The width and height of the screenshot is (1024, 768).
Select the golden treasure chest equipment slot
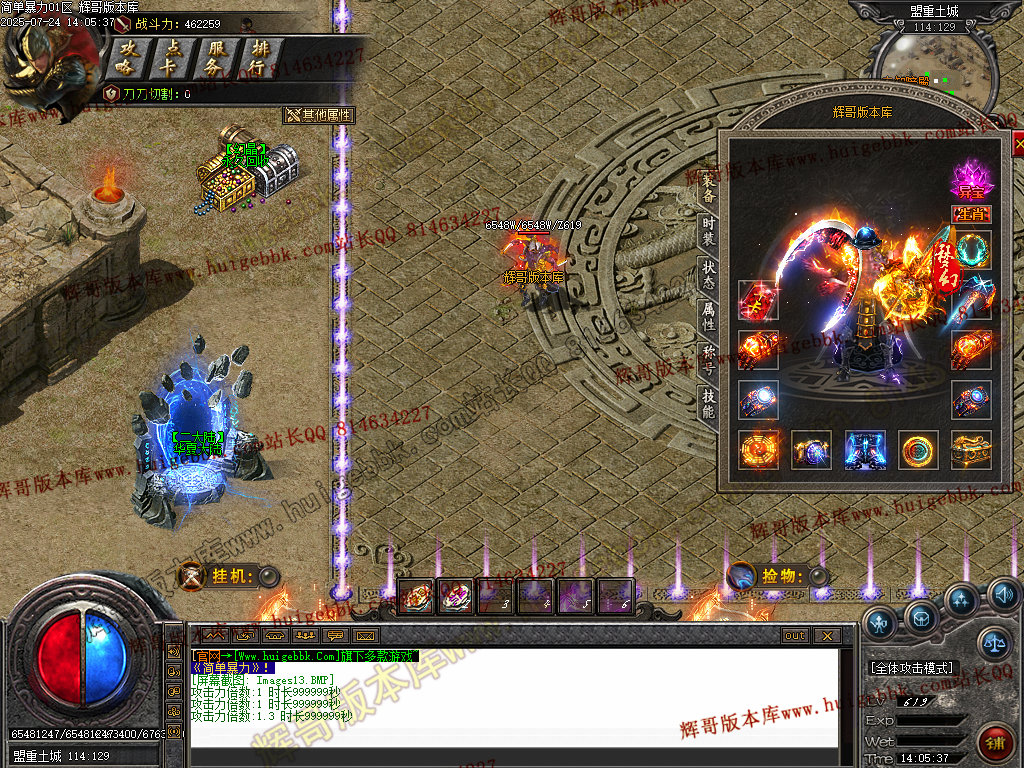coord(971,450)
